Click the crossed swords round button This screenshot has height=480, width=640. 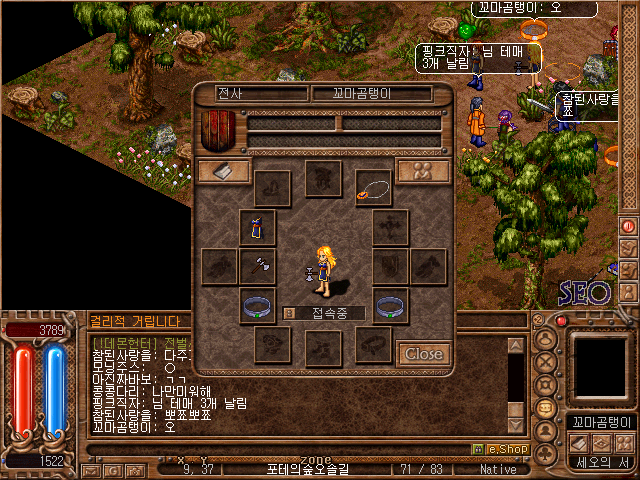546,361
